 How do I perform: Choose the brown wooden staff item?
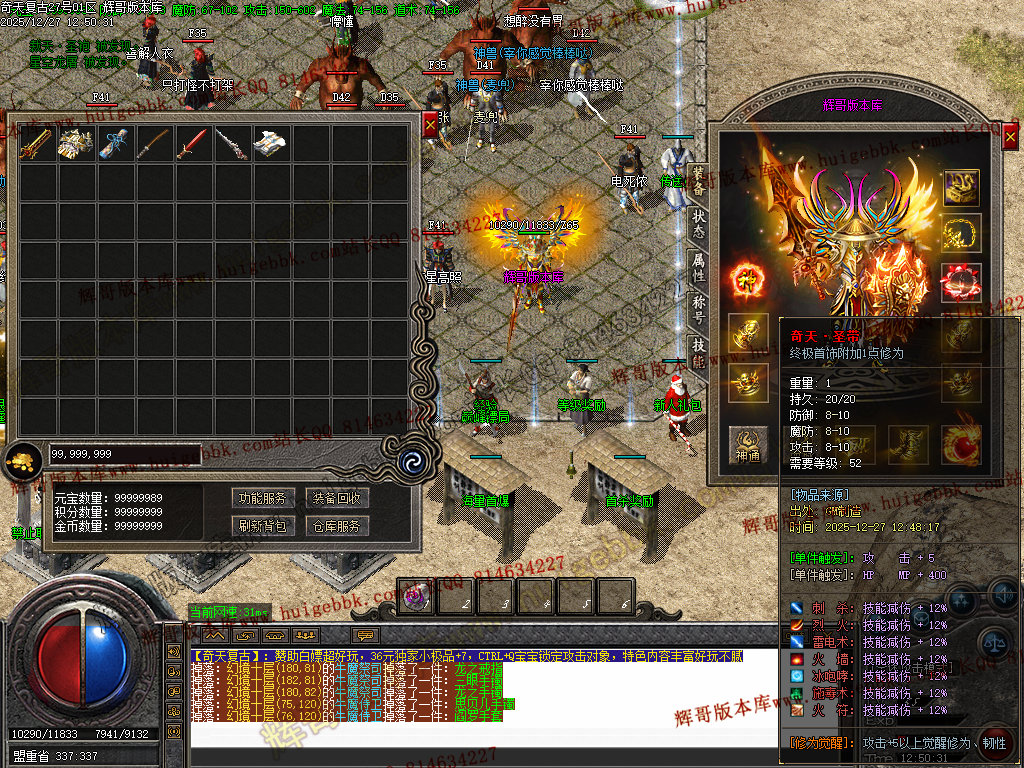[x=153, y=144]
